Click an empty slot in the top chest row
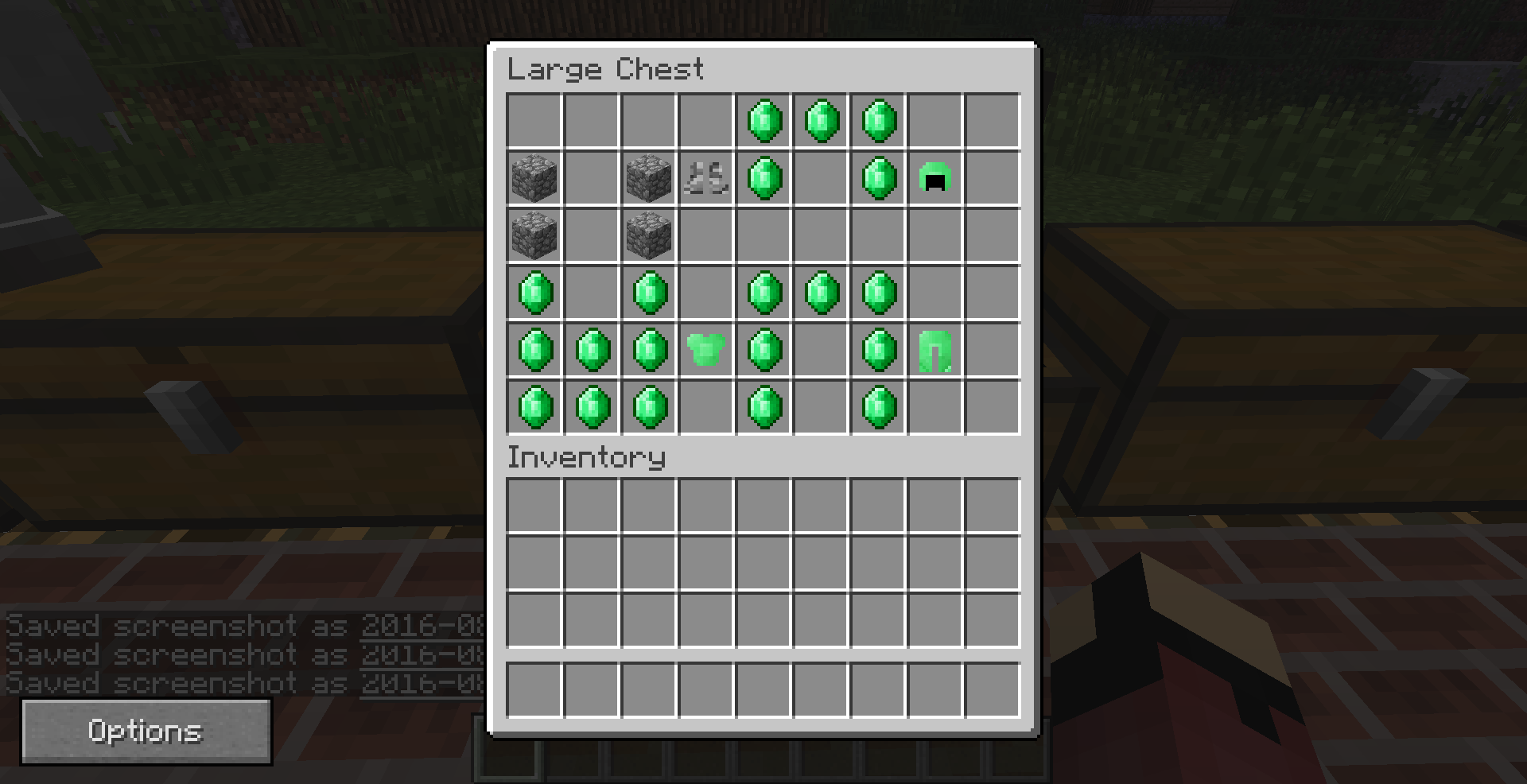1527x784 pixels. pyautogui.click(x=534, y=119)
